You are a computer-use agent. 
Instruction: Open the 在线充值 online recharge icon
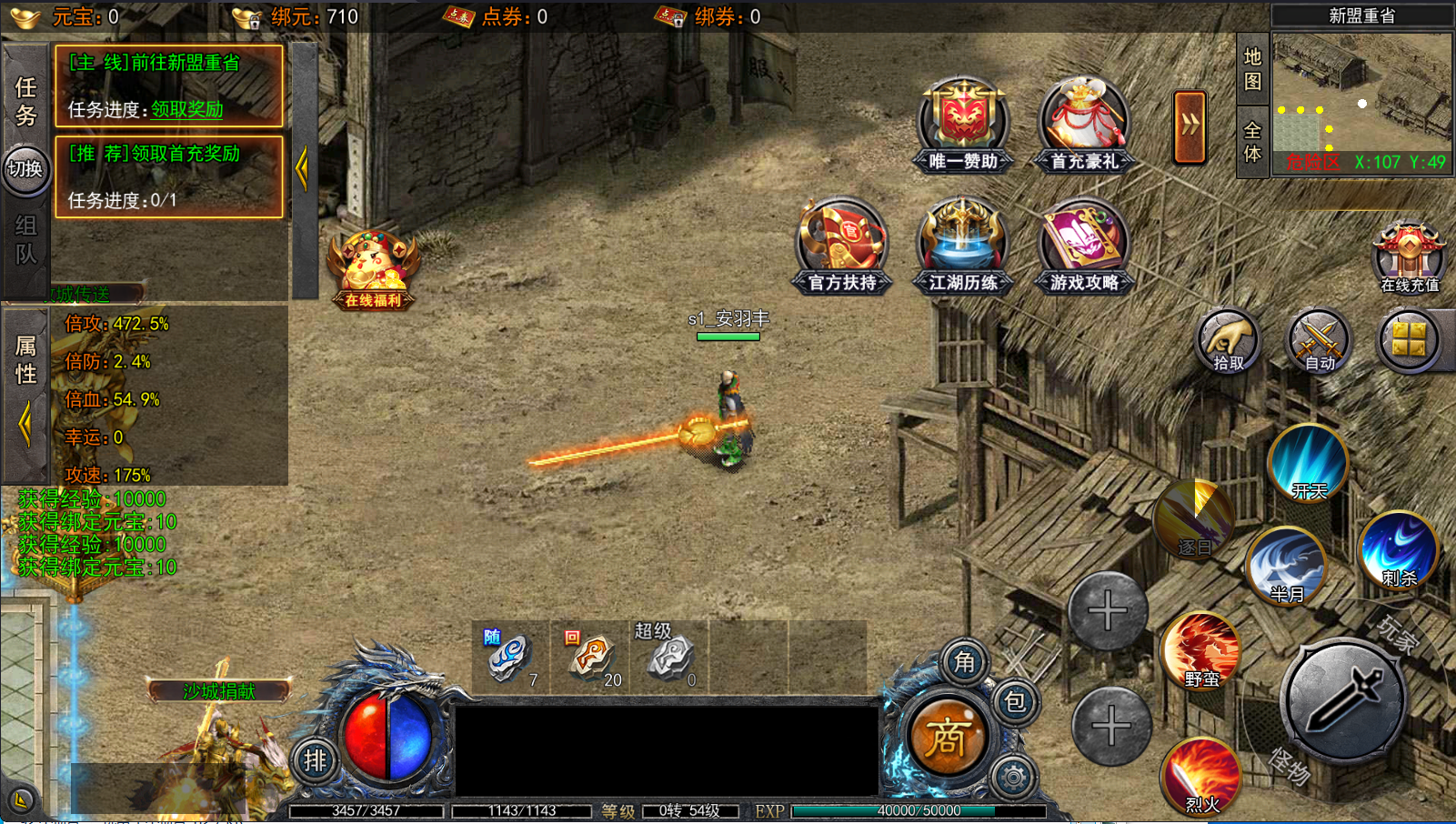[1409, 257]
